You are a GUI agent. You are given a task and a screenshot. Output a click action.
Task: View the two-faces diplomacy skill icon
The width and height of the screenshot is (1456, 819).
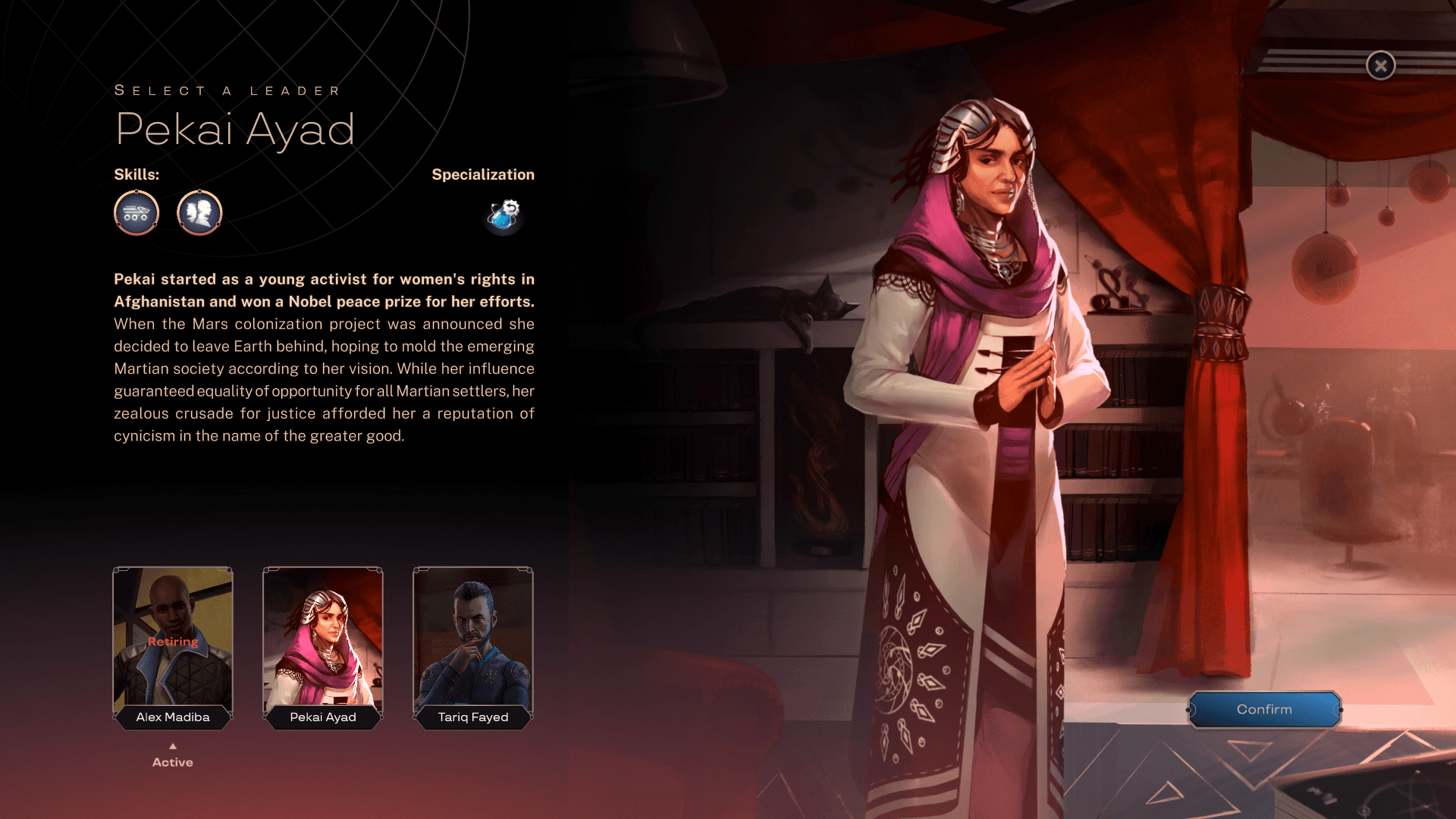pos(199,212)
